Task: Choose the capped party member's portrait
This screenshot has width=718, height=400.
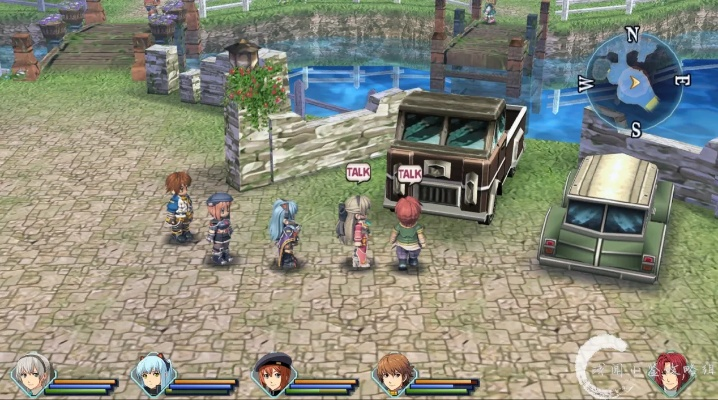Action: (270, 375)
